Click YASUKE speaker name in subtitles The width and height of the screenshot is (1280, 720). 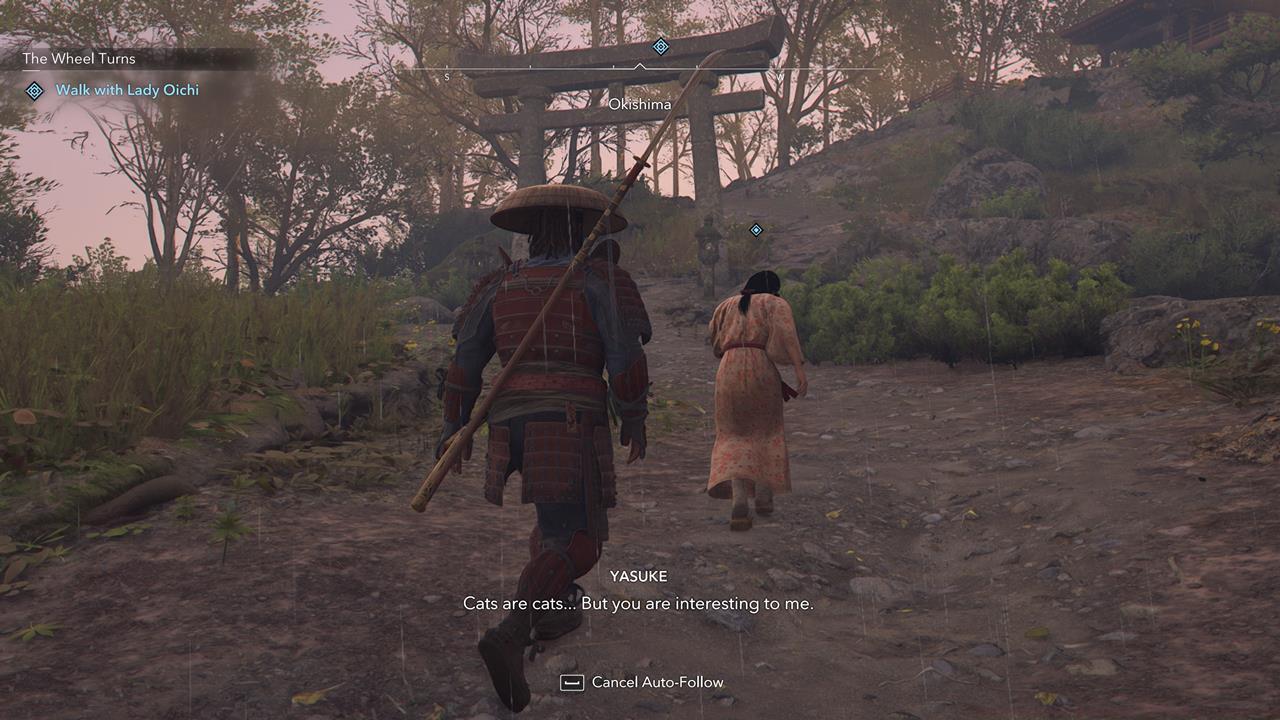[x=639, y=576]
